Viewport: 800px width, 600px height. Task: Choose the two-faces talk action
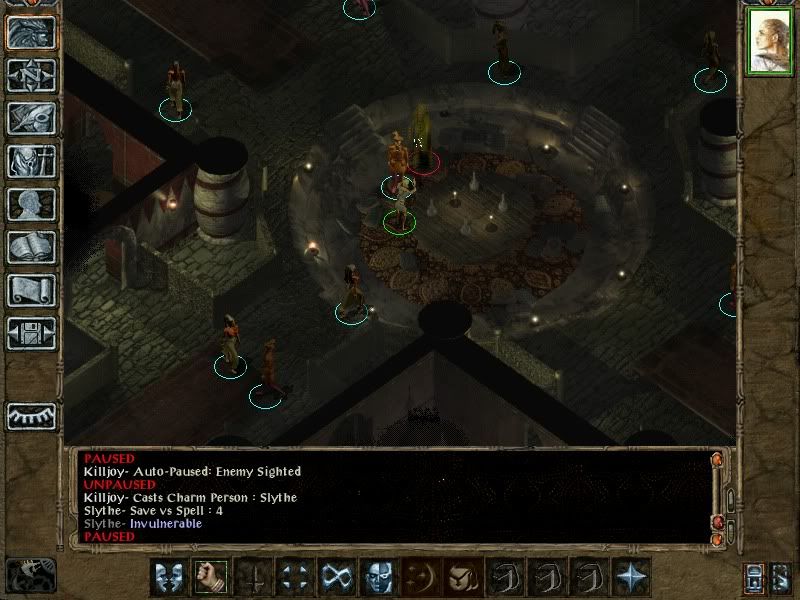[x=167, y=576]
